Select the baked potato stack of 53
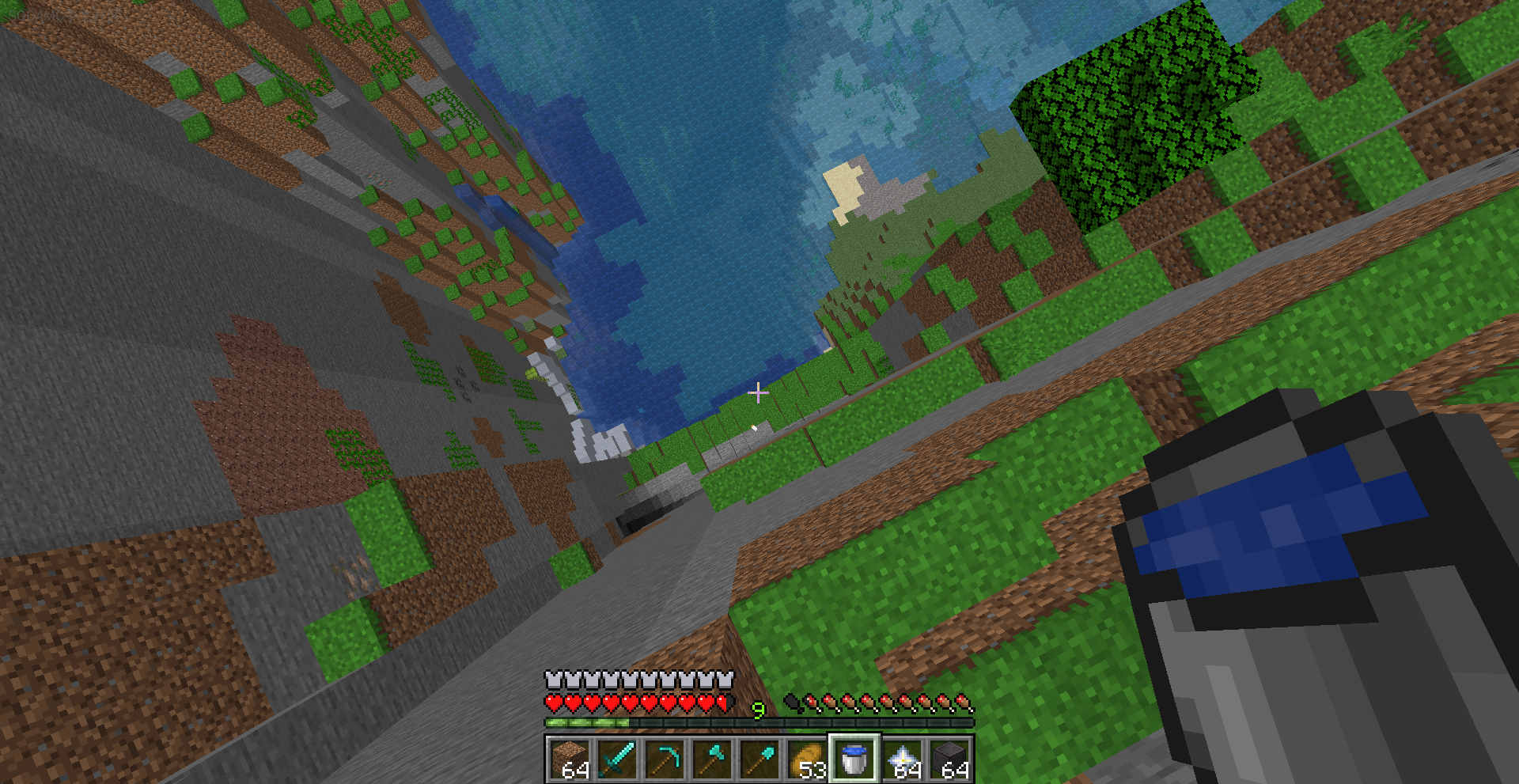 [806, 759]
